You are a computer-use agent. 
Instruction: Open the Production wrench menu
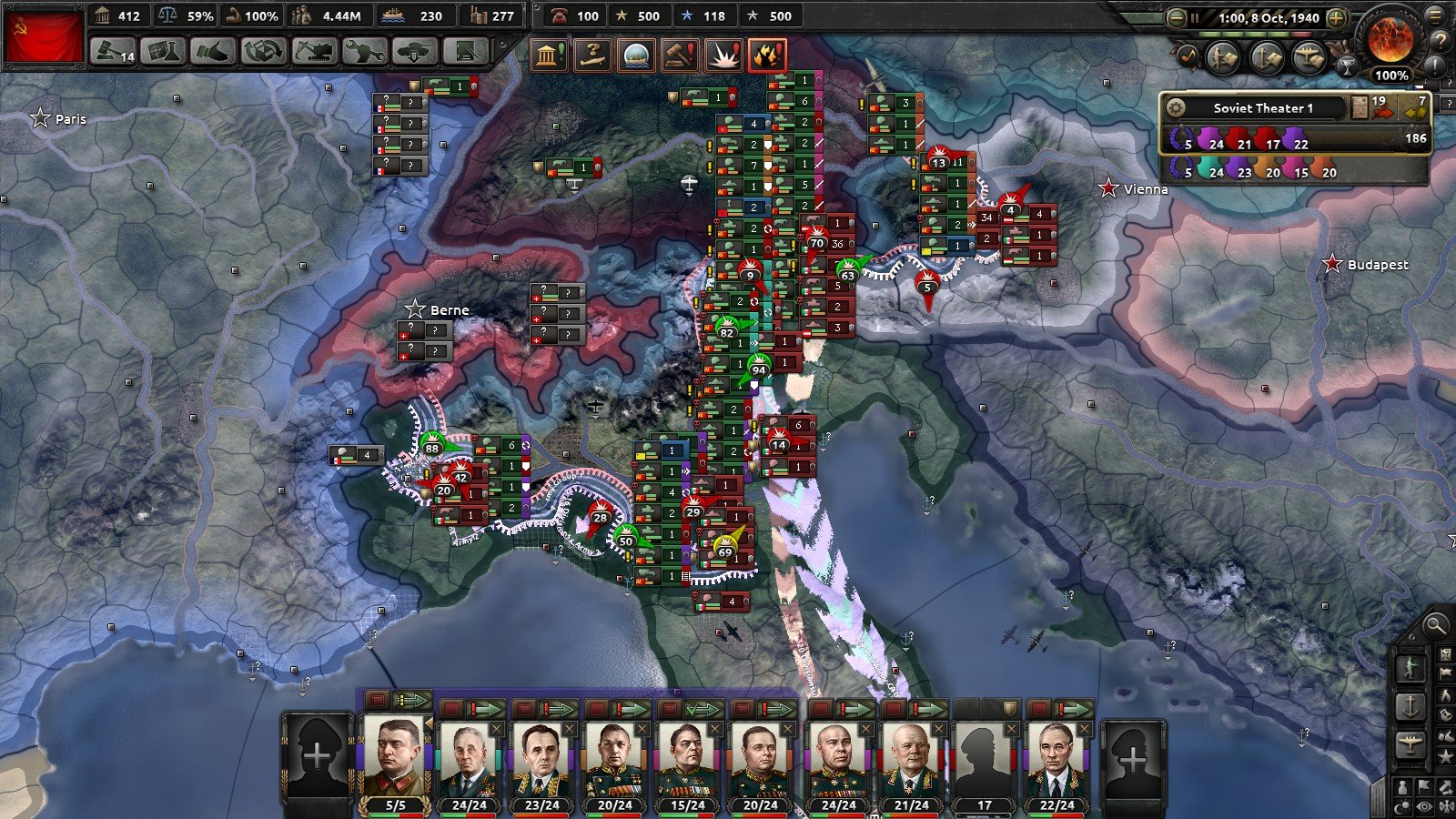tap(363, 51)
